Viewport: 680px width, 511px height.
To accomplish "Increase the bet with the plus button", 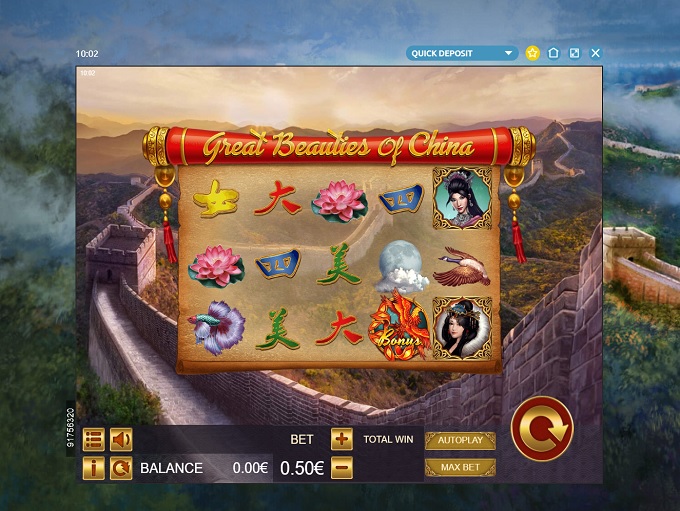I will coord(341,439).
